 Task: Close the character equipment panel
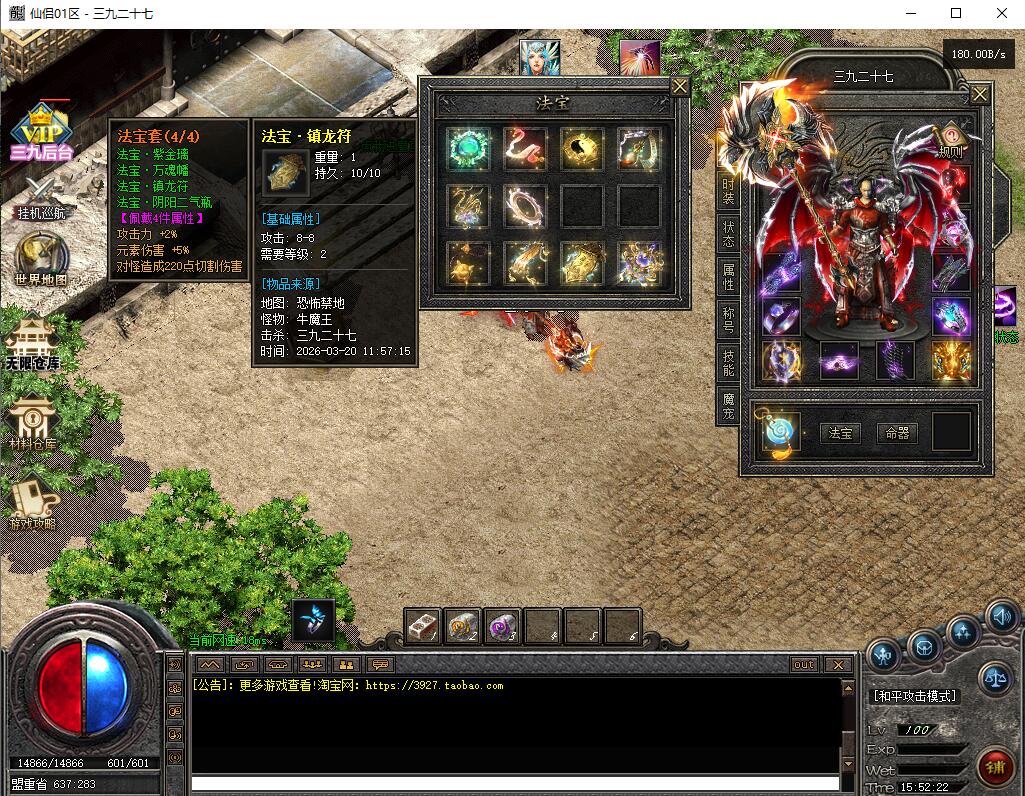980,94
